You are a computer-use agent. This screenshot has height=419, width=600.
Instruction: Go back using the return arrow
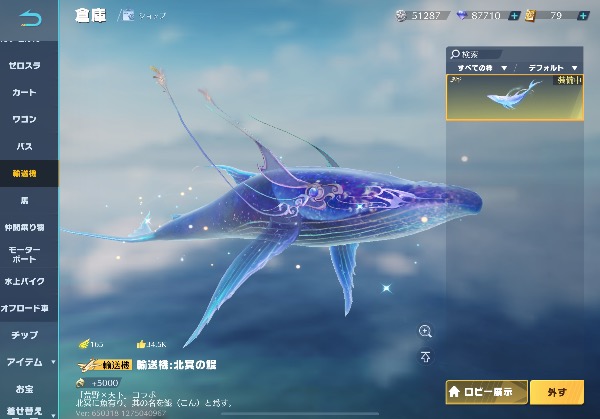(30, 17)
